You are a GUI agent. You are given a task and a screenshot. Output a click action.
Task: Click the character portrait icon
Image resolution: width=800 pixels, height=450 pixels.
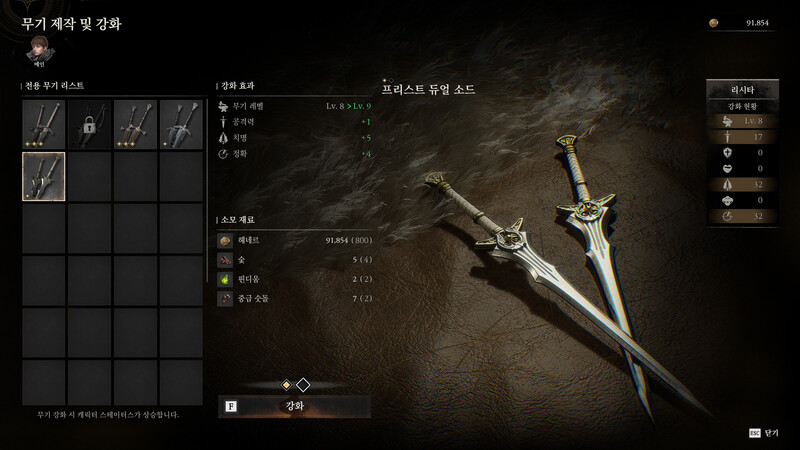(x=38, y=48)
